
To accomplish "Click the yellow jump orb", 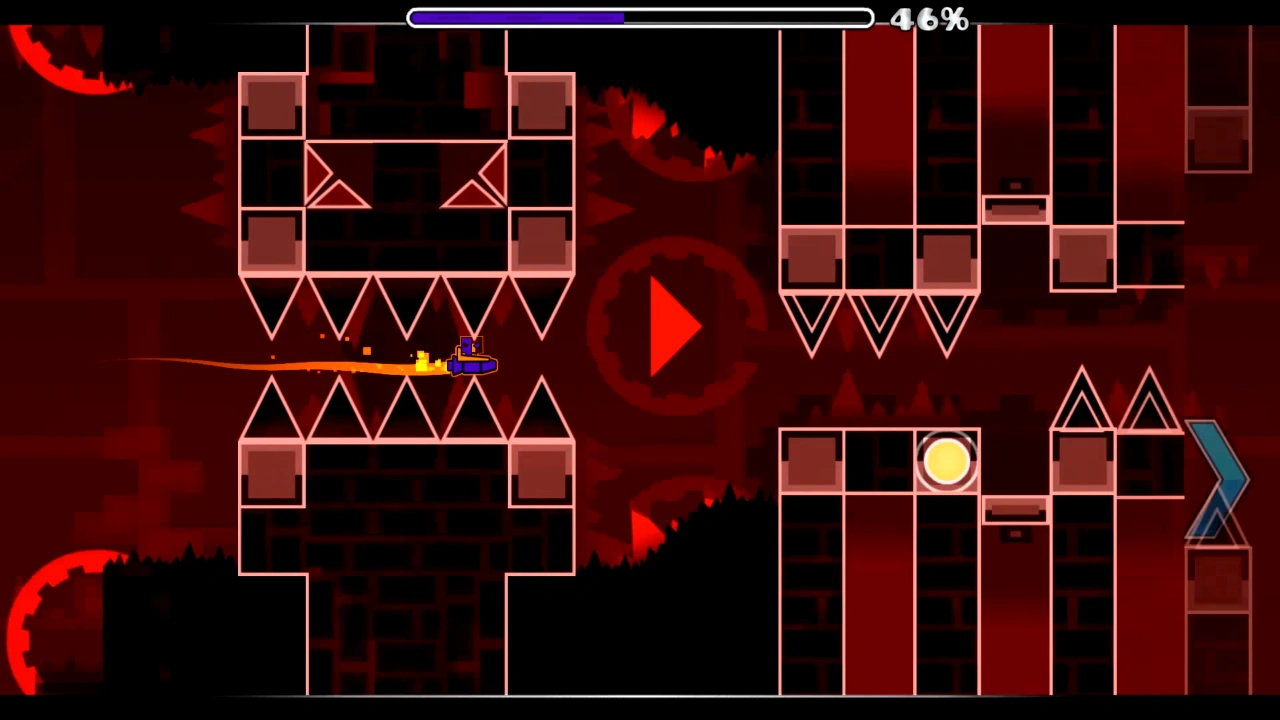I will coord(945,460).
